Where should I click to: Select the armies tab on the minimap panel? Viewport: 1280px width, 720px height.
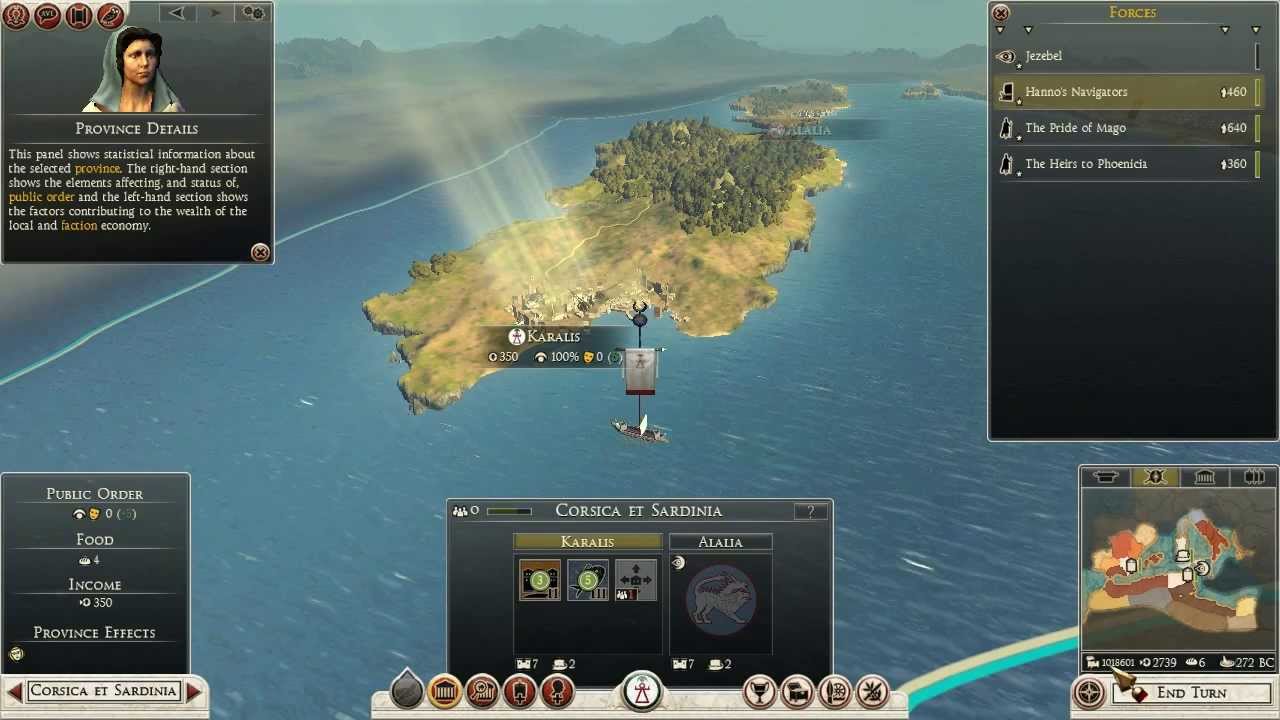[x=1154, y=477]
